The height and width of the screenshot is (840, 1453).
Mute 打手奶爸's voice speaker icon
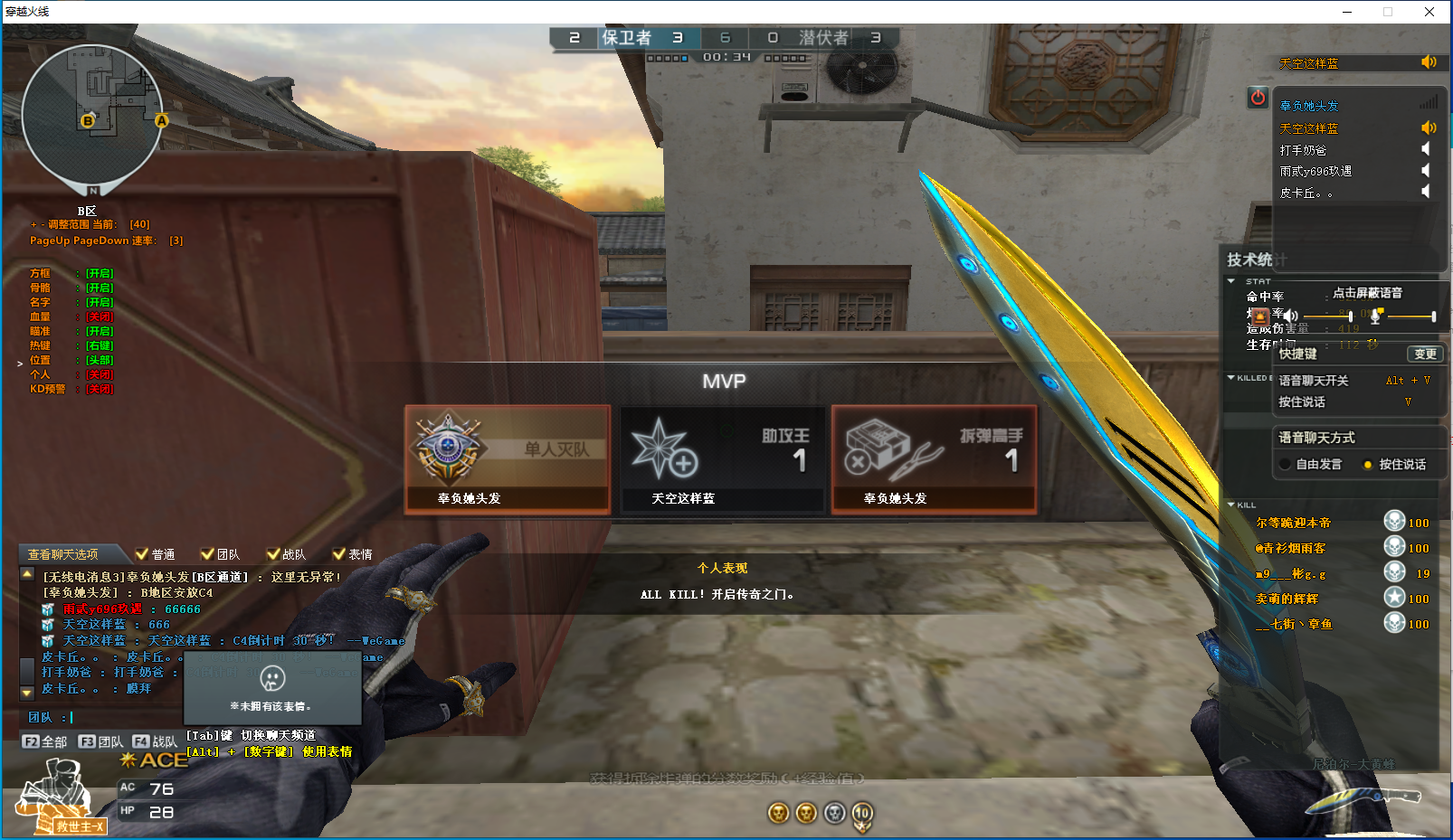(x=1427, y=149)
